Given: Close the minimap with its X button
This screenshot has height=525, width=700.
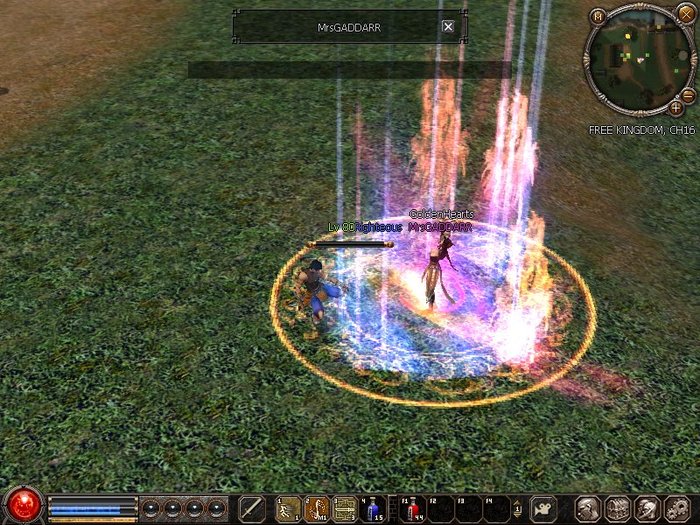Looking at the screenshot, I should click(685, 14).
